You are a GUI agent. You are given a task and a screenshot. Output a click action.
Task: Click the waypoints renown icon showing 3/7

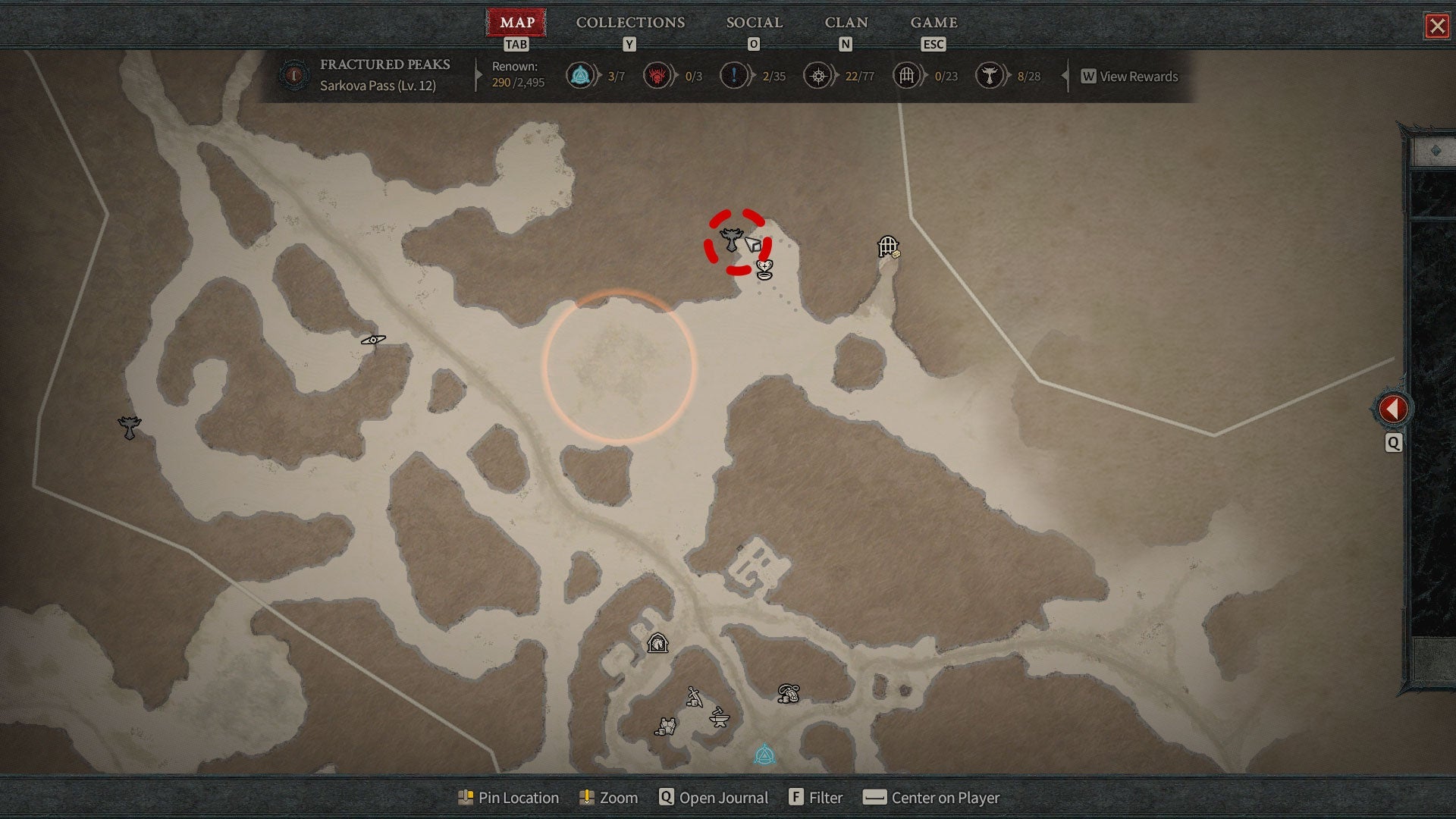pos(580,76)
